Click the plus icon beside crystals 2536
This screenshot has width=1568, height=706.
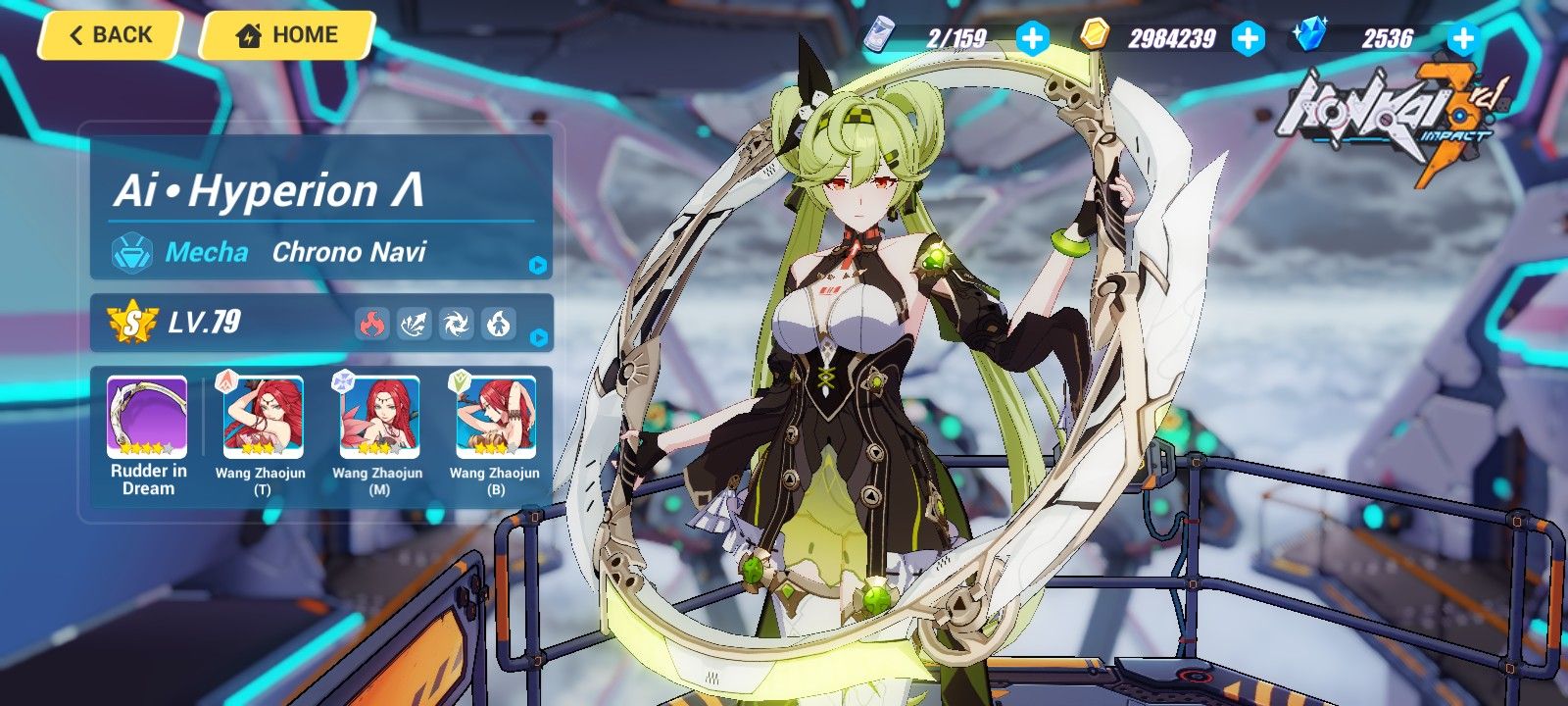1462,37
